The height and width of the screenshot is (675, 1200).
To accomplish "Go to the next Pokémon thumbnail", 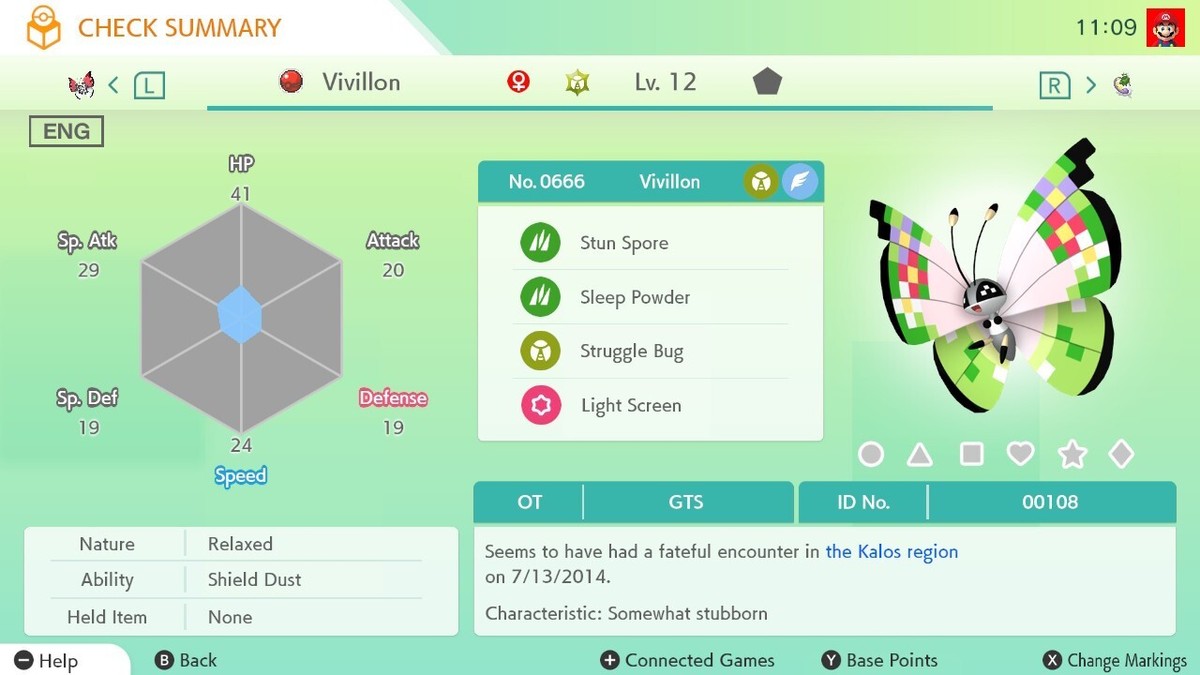I will click(1122, 84).
